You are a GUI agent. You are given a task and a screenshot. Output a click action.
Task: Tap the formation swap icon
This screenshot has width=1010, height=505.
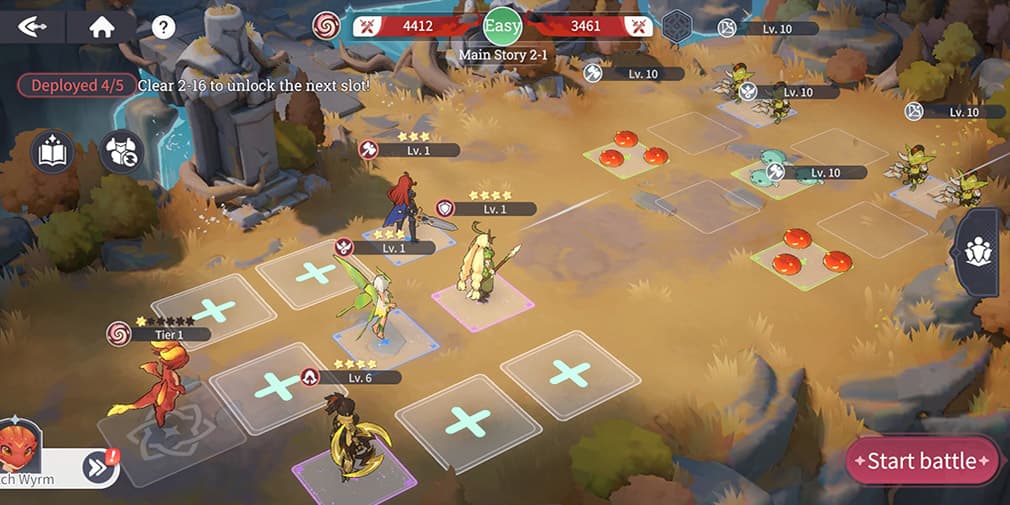click(x=122, y=151)
